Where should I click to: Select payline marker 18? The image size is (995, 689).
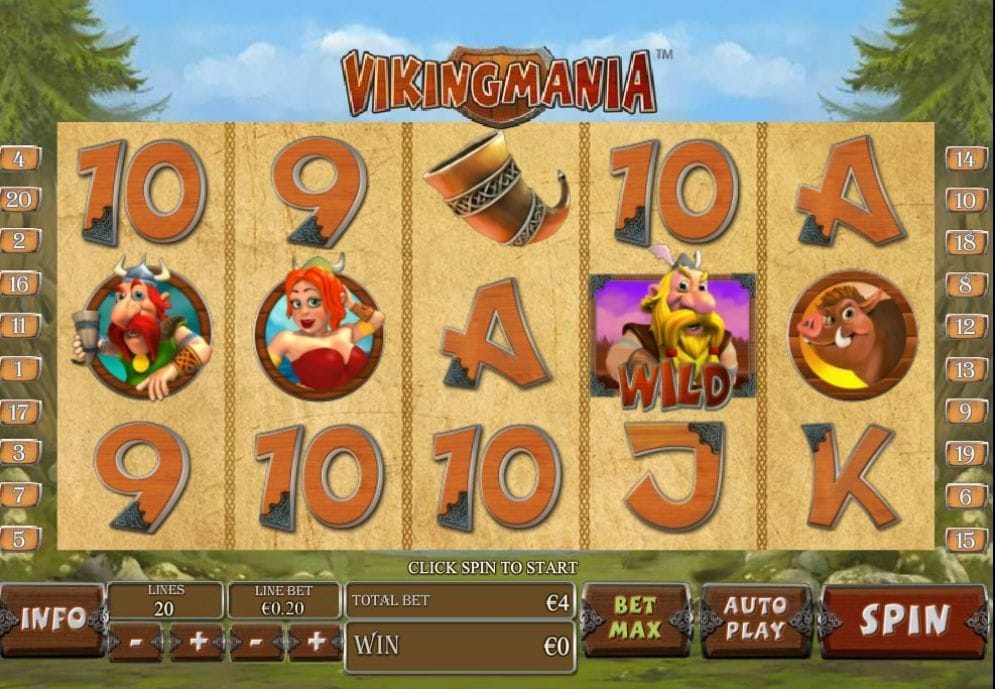click(966, 242)
